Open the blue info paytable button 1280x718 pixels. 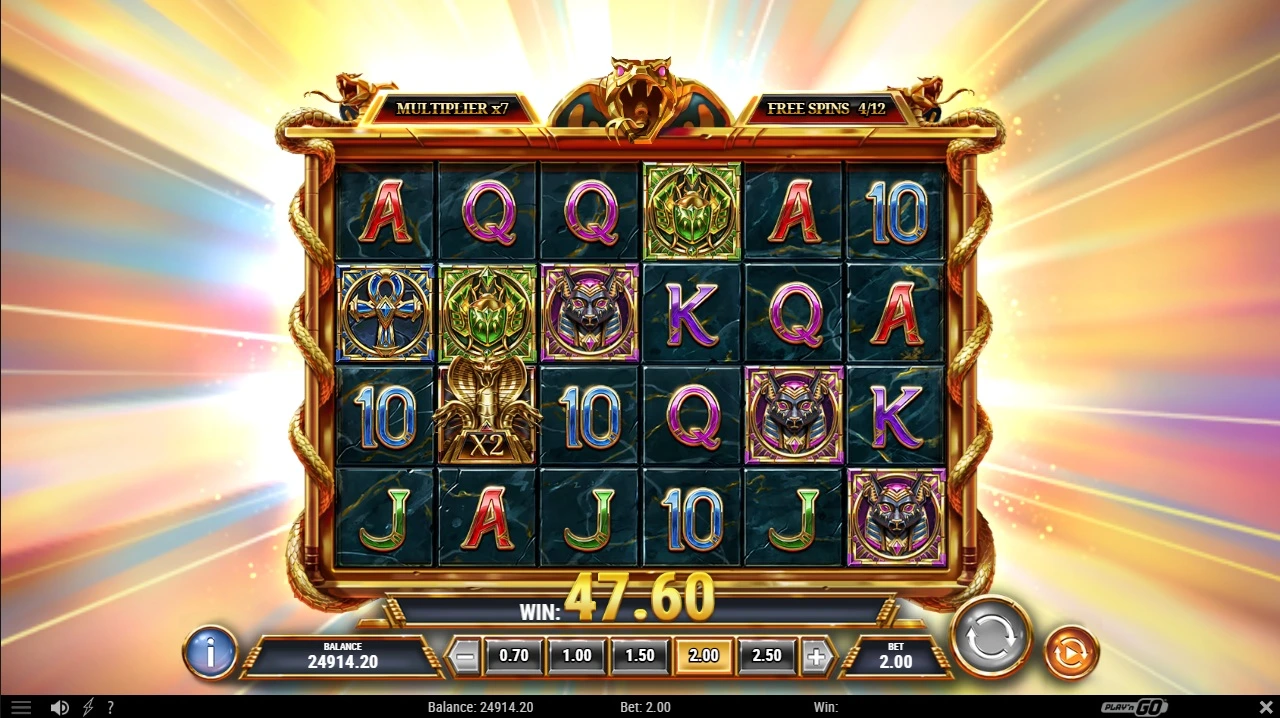tap(210, 653)
